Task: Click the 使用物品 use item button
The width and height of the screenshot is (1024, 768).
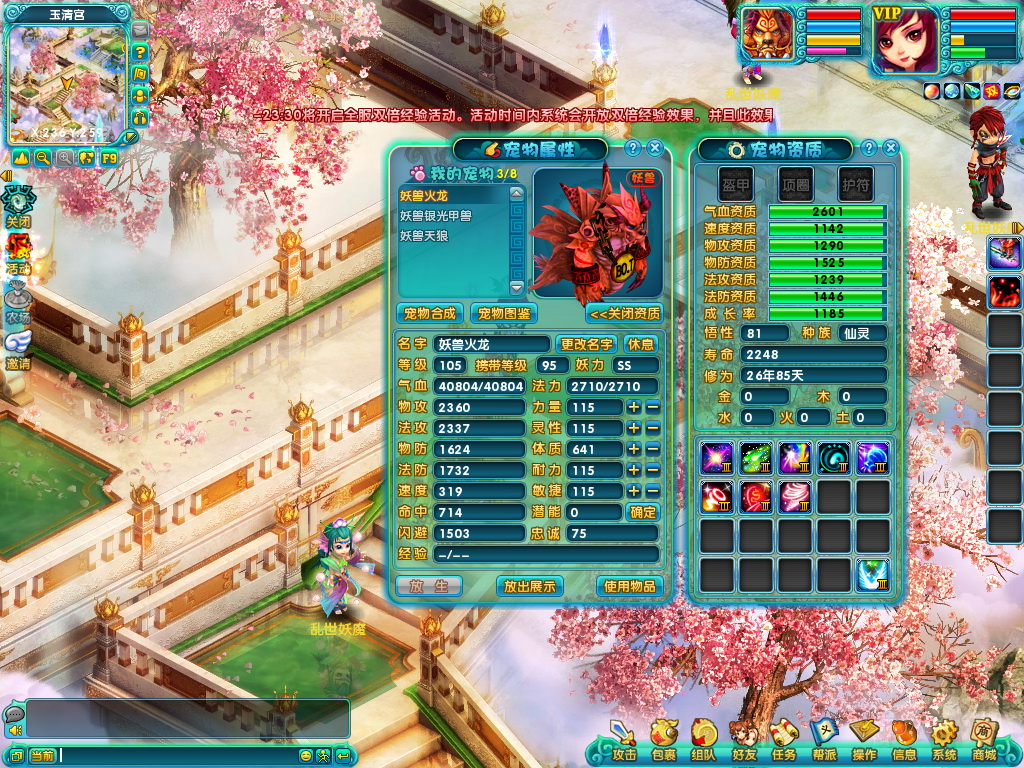Action: pos(629,586)
